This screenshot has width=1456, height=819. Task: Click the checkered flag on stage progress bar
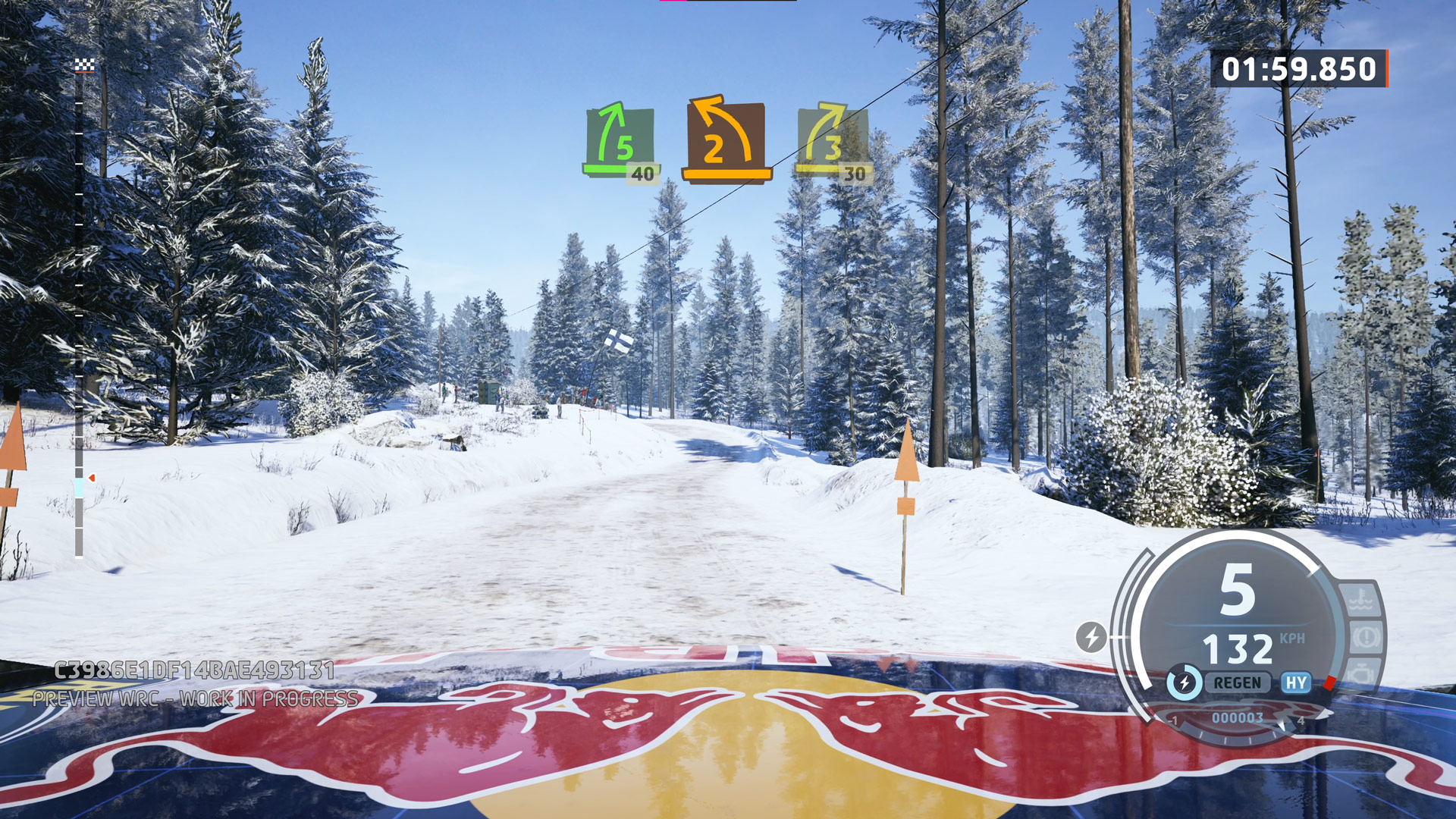pyautogui.click(x=84, y=66)
